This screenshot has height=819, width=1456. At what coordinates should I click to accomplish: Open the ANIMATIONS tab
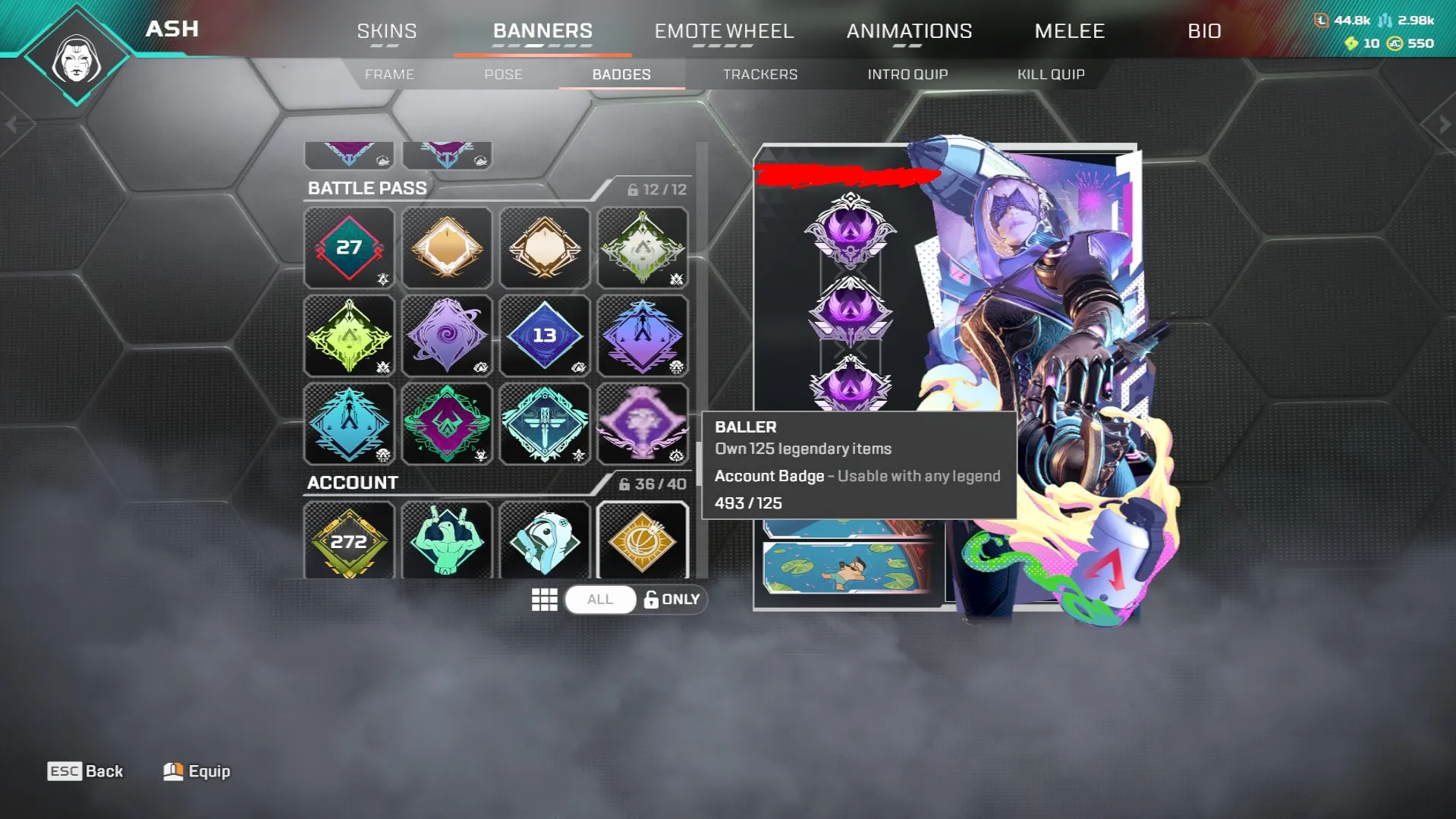[910, 31]
